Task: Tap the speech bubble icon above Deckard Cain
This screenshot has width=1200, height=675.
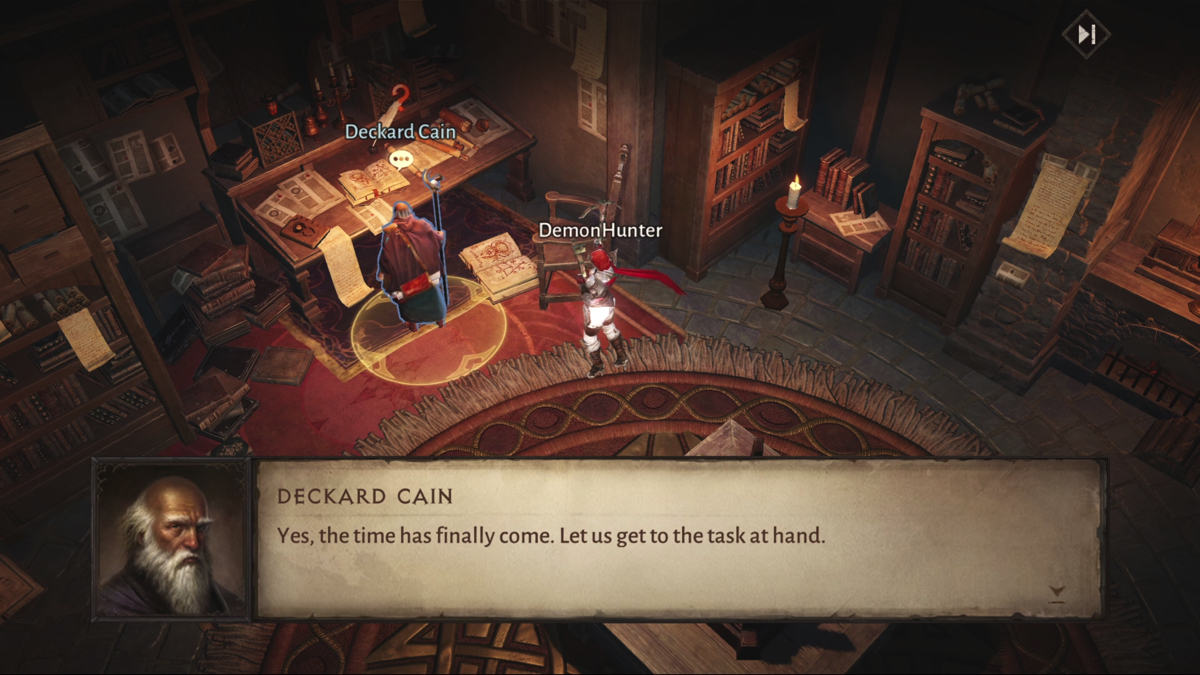Action: [x=400, y=159]
